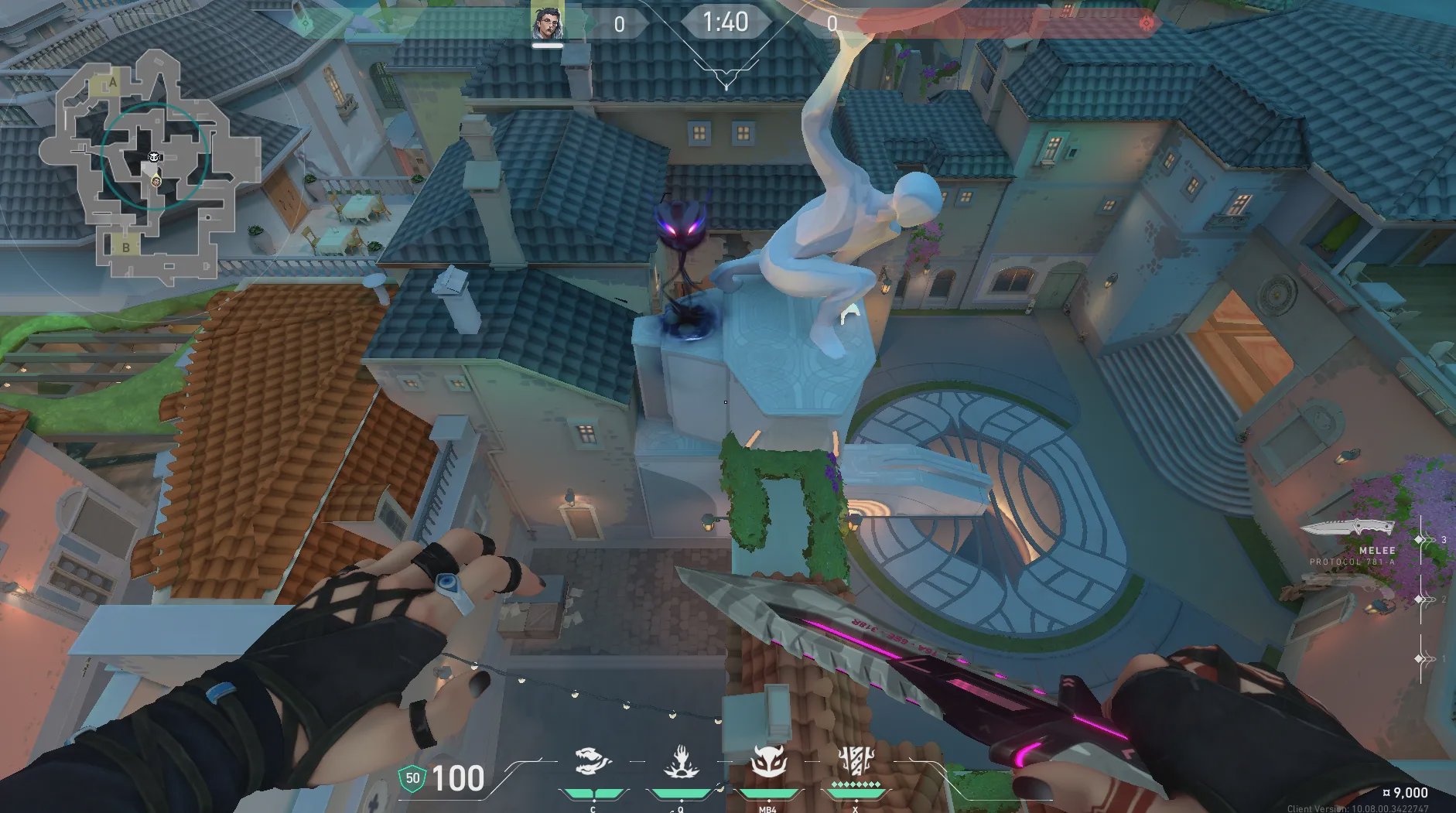Cast the Nightfall ultimate ability
Viewport: 1456px width, 813px height.
pos(856,762)
